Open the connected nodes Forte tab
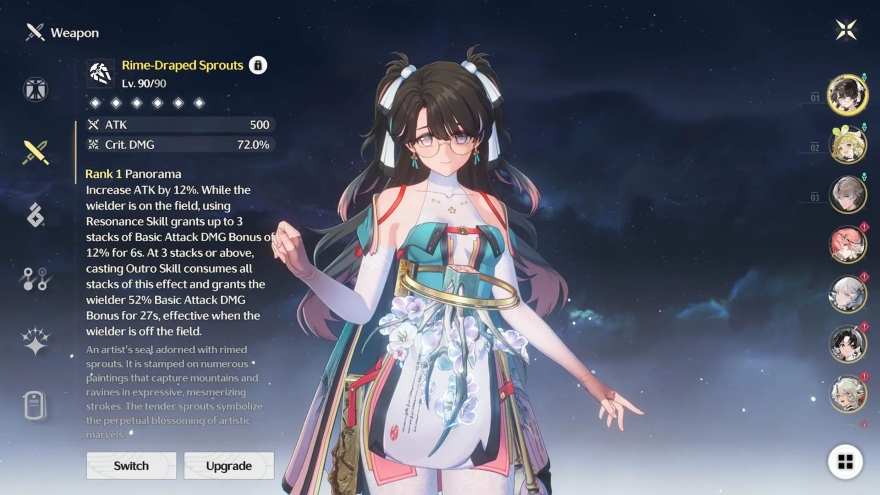This screenshot has height=495, width=880. [36, 279]
